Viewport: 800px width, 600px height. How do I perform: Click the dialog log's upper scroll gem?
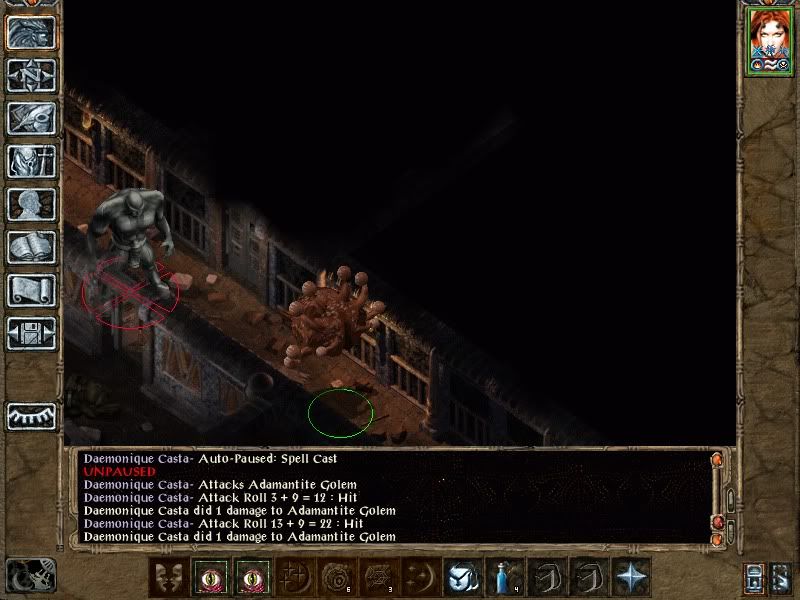click(717, 461)
